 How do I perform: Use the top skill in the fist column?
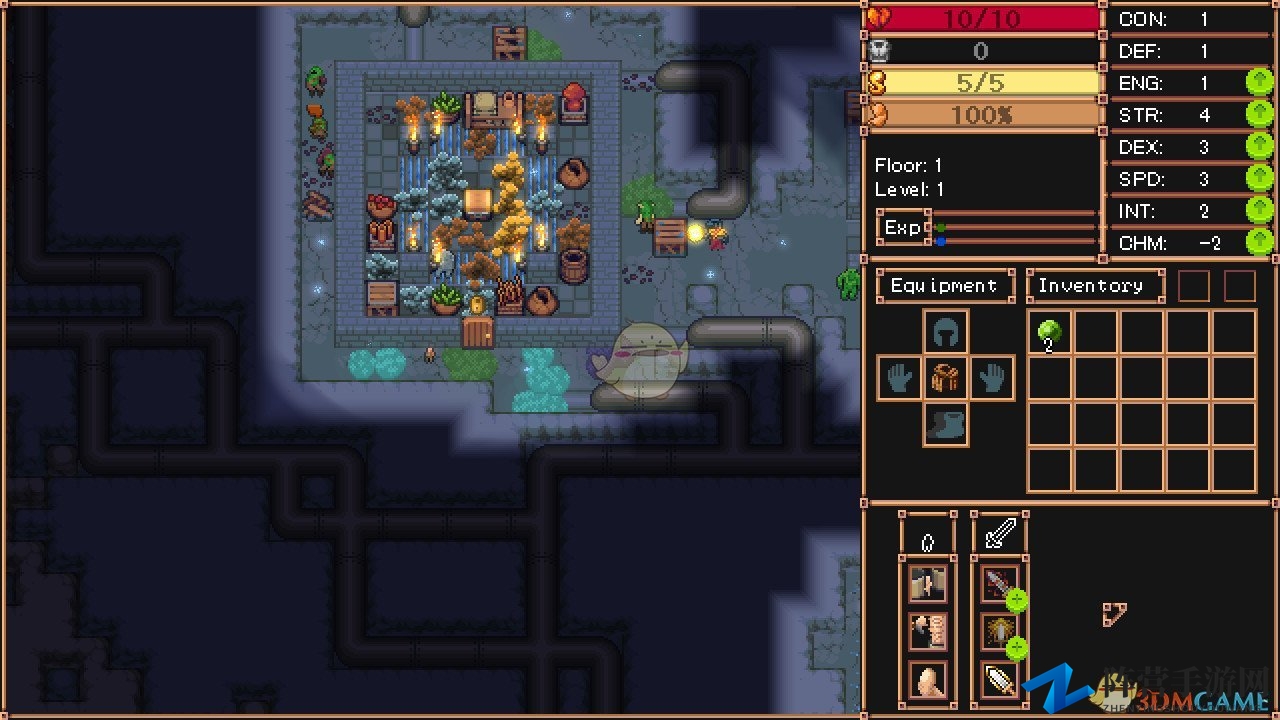click(927, 584)
